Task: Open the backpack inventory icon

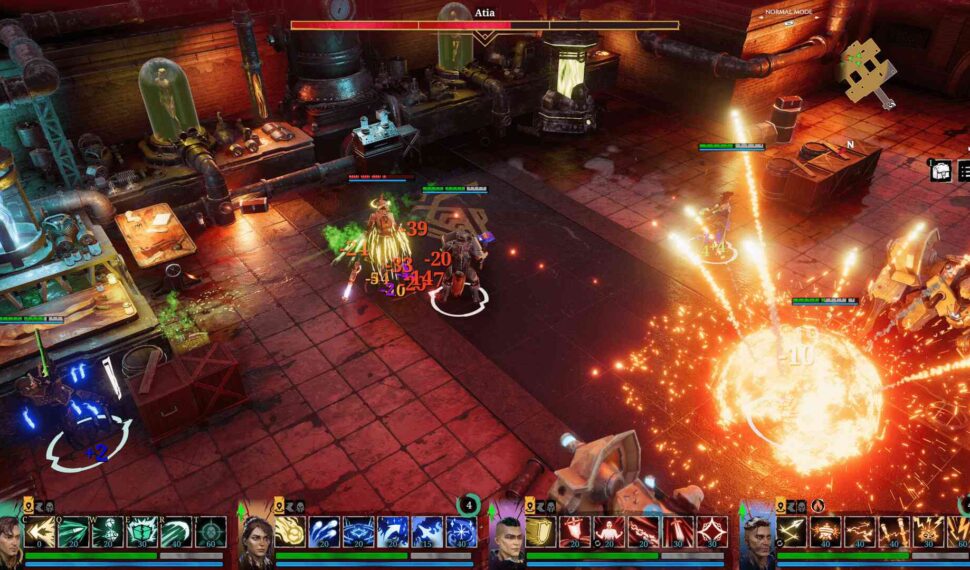Action: tap(940, 171)
